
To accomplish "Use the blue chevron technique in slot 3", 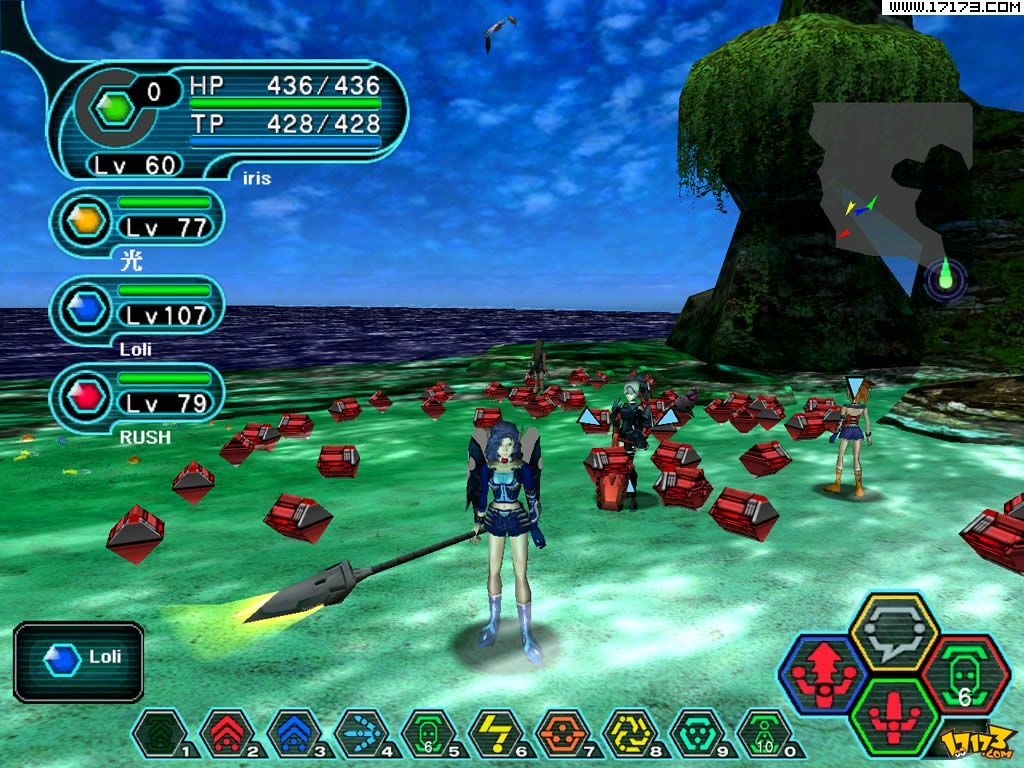I will (292, 734).
